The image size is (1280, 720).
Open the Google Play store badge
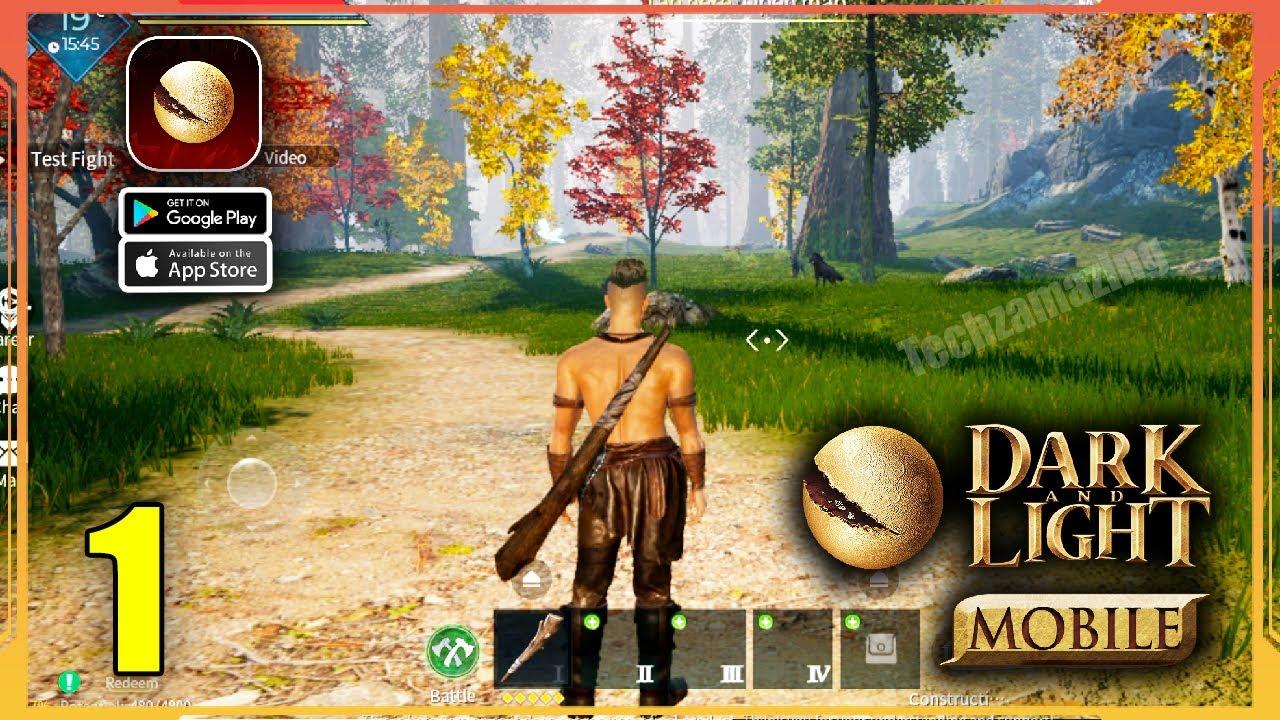point(196,212)
